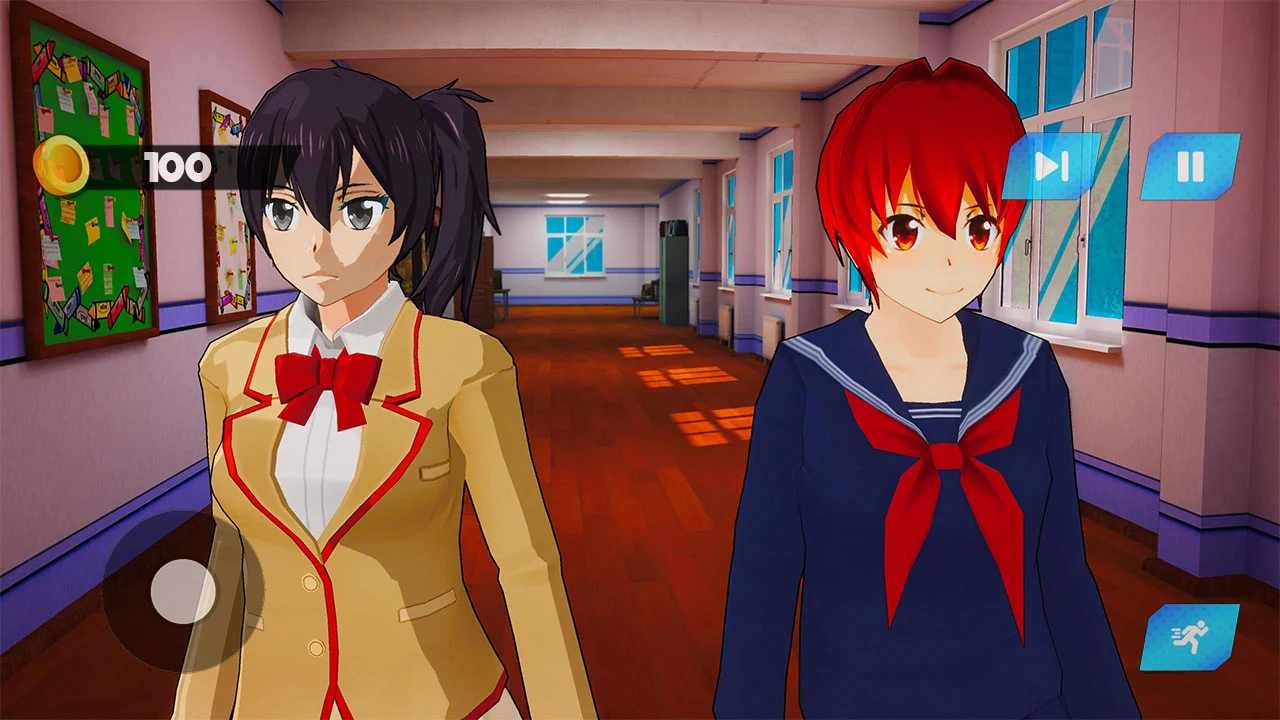1280x720 pixels.
Task: Tap the pause button's double-bar icon
Action: click(1190, 165)
